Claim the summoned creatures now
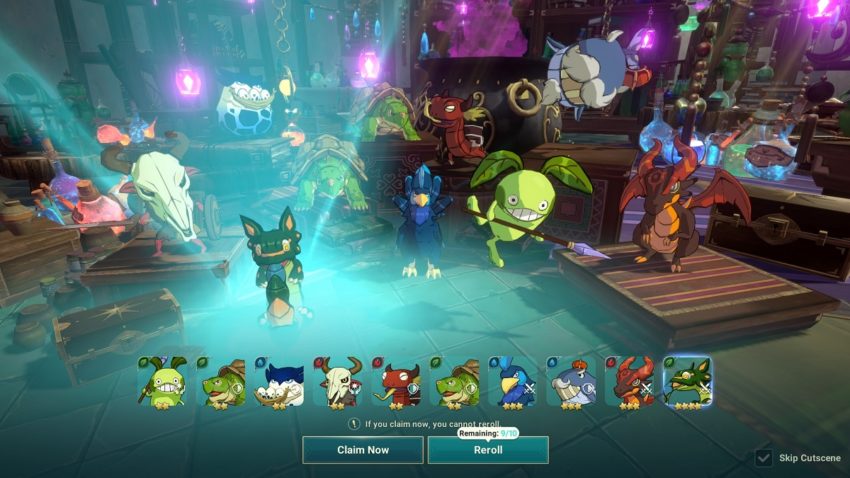The width and height of the screenshot is (850, 478). point(363,450)
